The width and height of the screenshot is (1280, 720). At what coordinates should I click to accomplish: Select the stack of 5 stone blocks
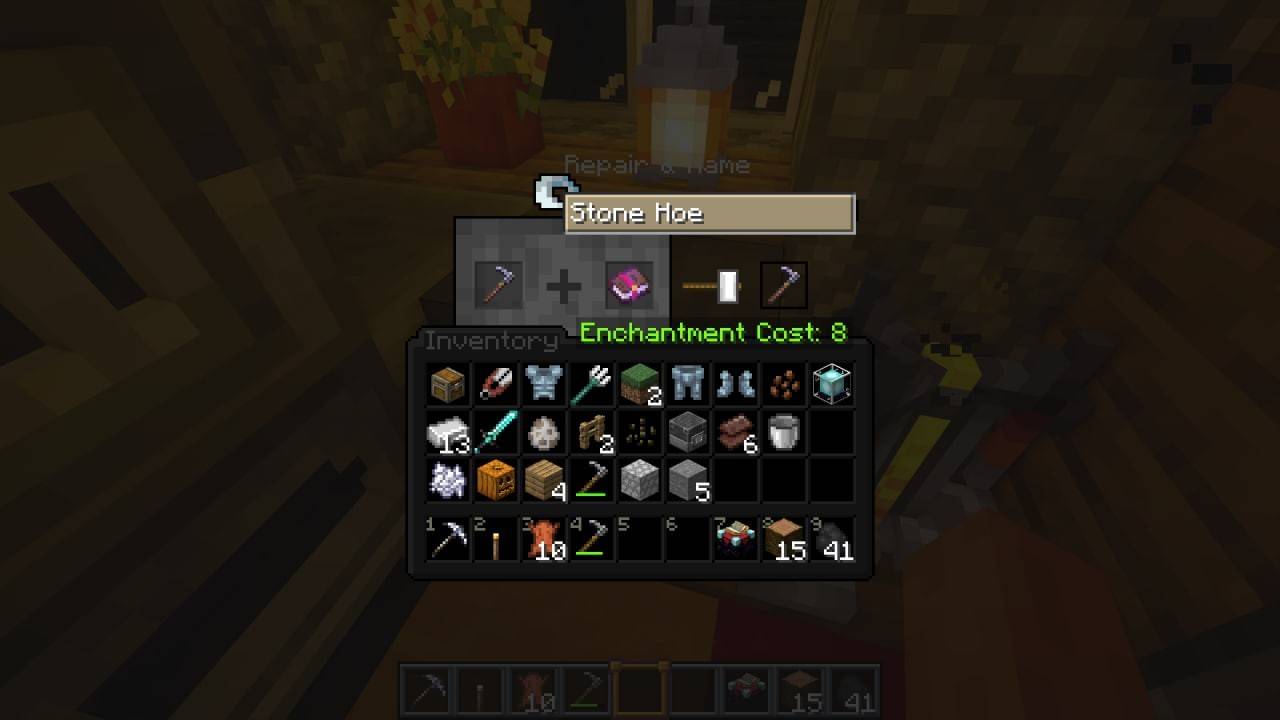tap(687, 479)
